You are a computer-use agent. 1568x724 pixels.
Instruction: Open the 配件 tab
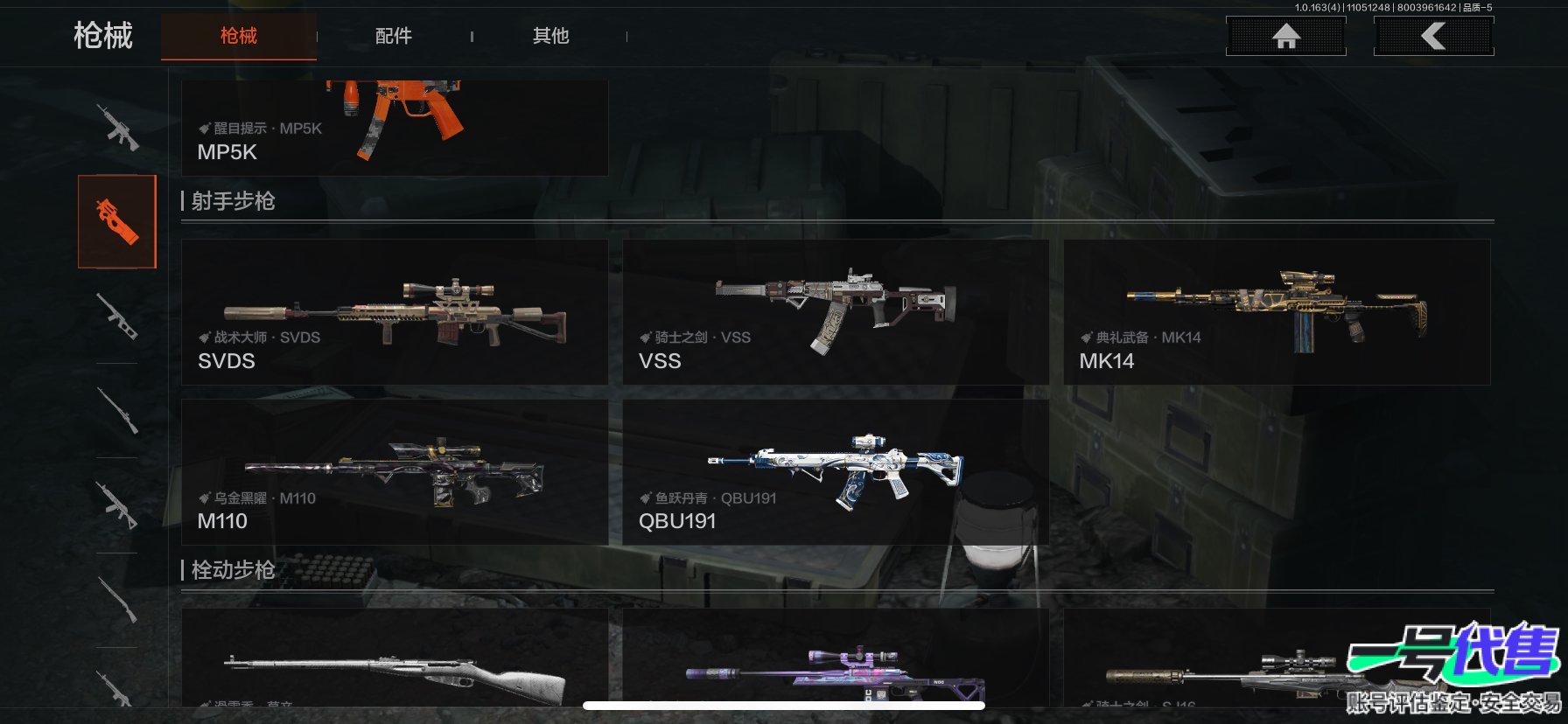point(393,37)
